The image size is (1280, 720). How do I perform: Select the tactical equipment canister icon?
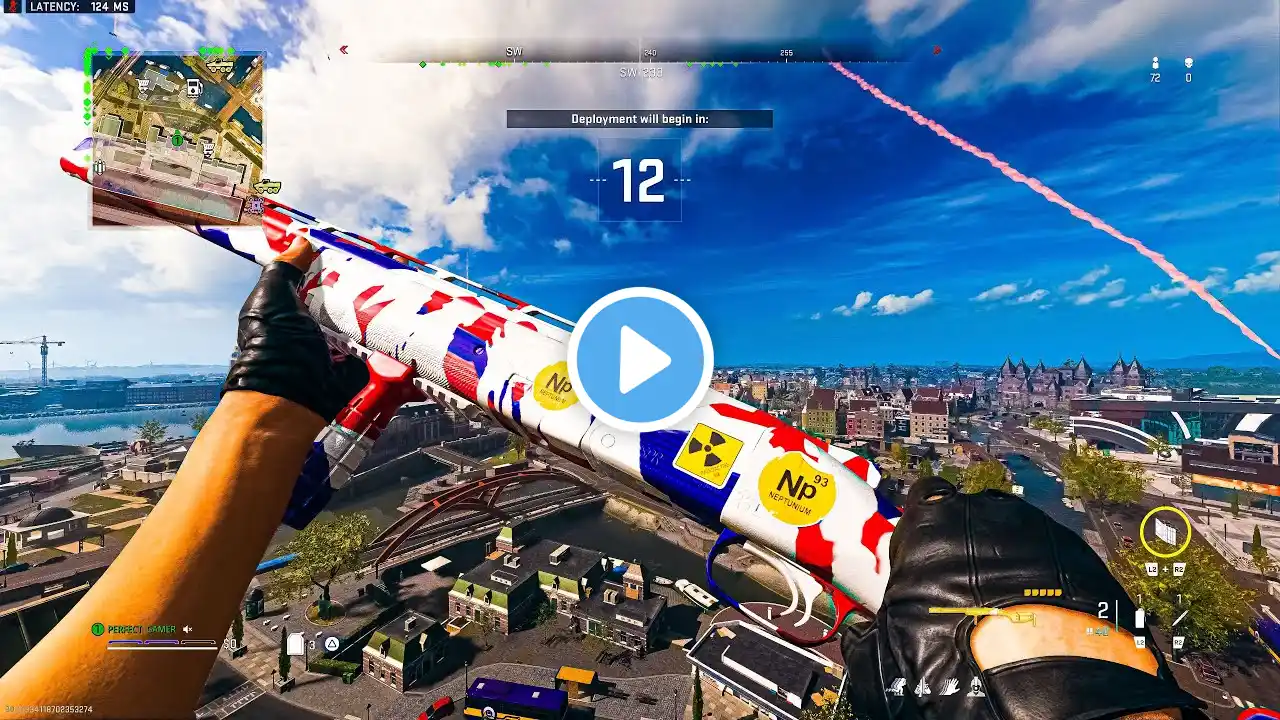coord(1139,617)
